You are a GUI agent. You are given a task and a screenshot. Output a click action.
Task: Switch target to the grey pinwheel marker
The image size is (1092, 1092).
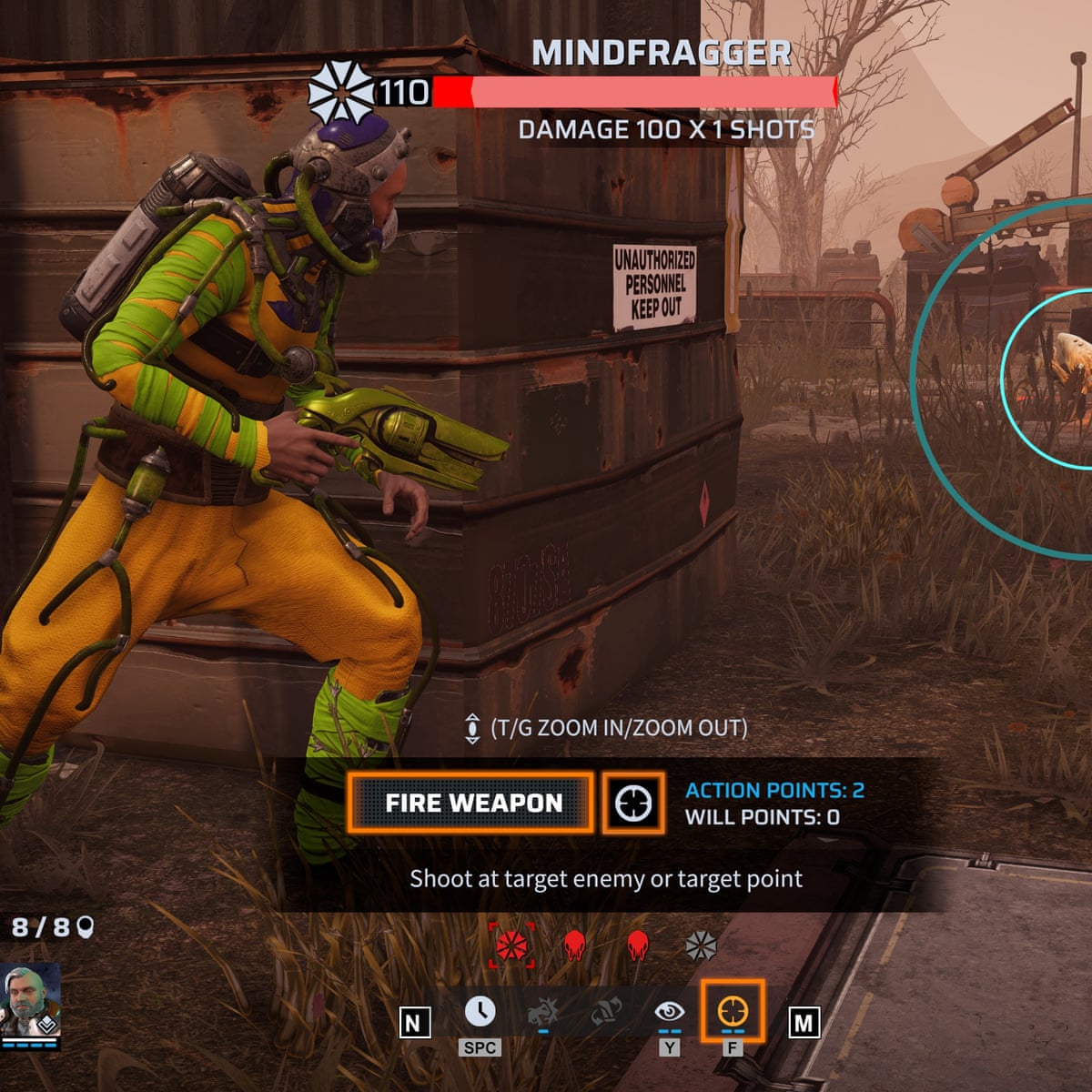(x=701, y=945)
